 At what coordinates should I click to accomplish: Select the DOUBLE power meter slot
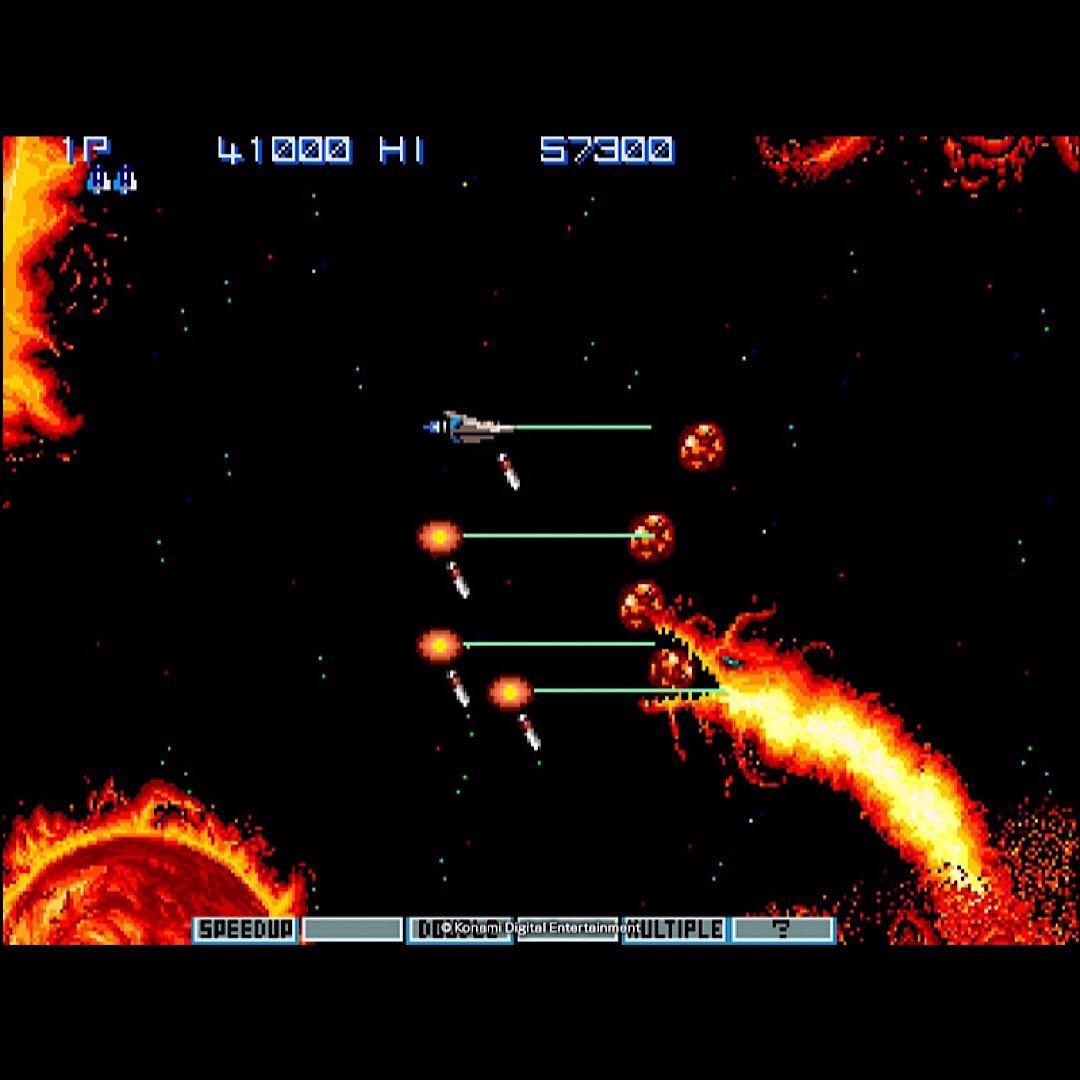(459, 929)
